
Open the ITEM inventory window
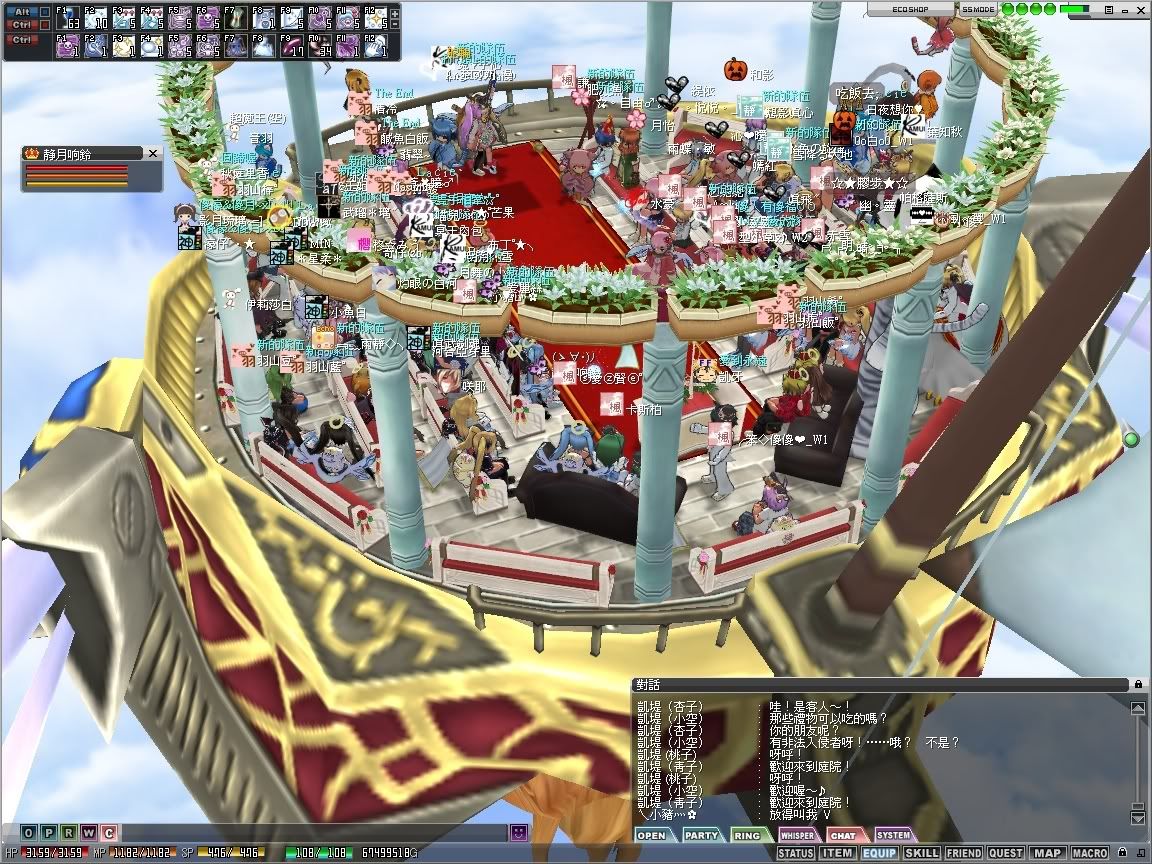(836, 853)
